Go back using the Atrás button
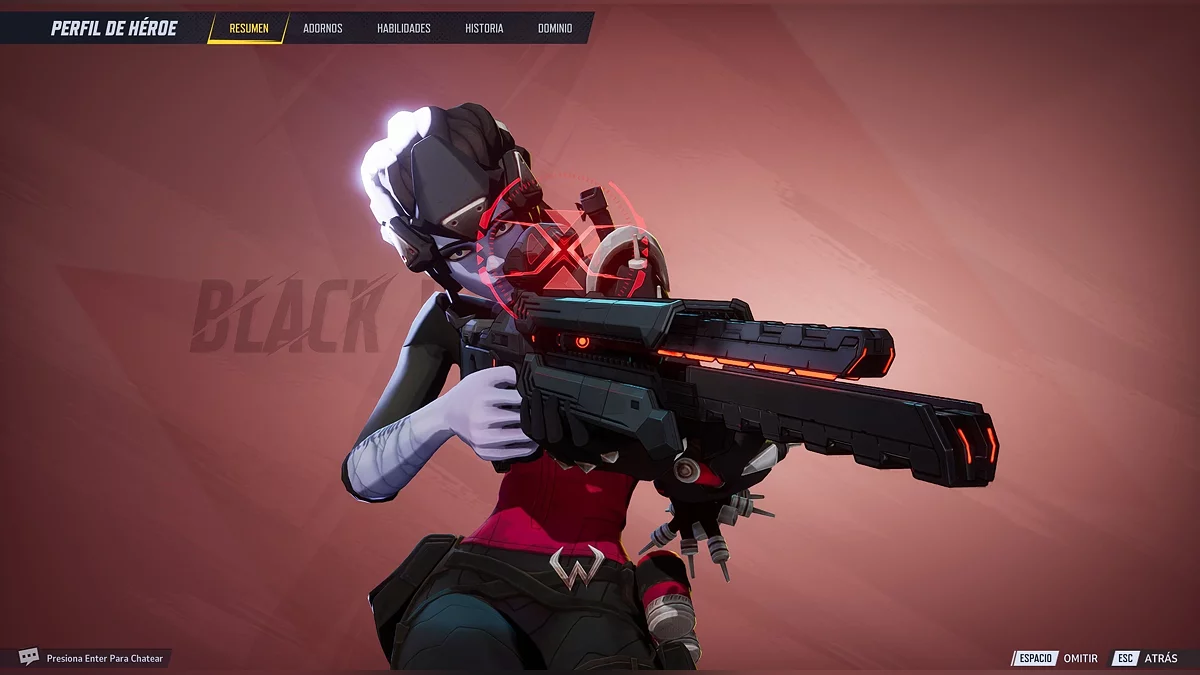Image resolution: width=1200 pixels, height=675 pixels. pyautogui.click(x=1146, y=658)
